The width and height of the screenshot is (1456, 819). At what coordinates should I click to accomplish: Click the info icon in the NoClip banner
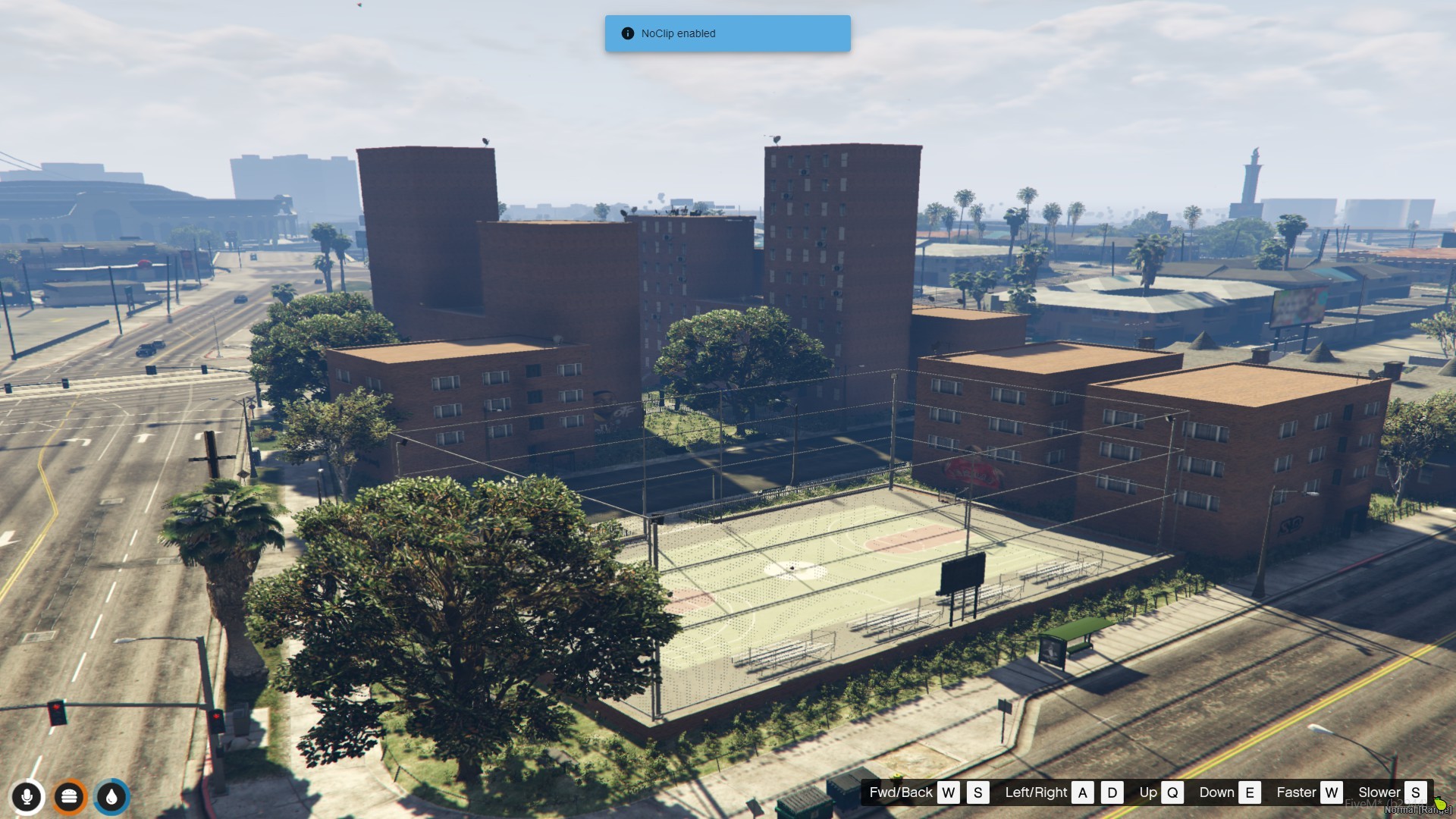627,33
